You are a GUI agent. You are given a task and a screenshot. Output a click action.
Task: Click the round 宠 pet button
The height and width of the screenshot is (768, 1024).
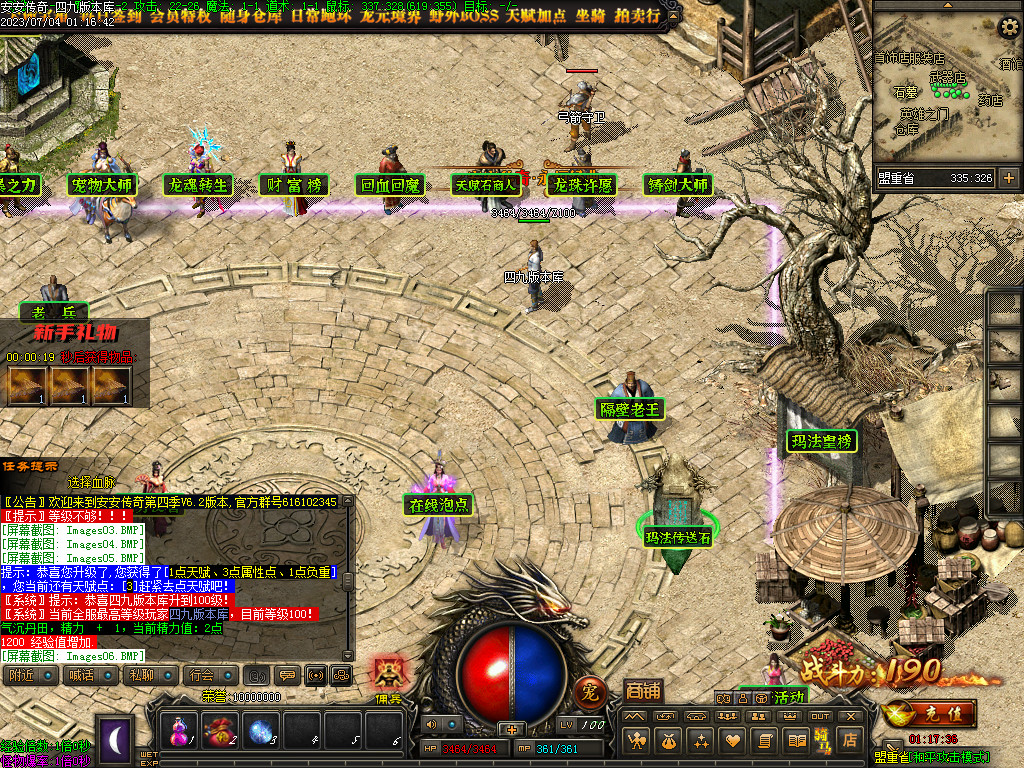point(590,691)
